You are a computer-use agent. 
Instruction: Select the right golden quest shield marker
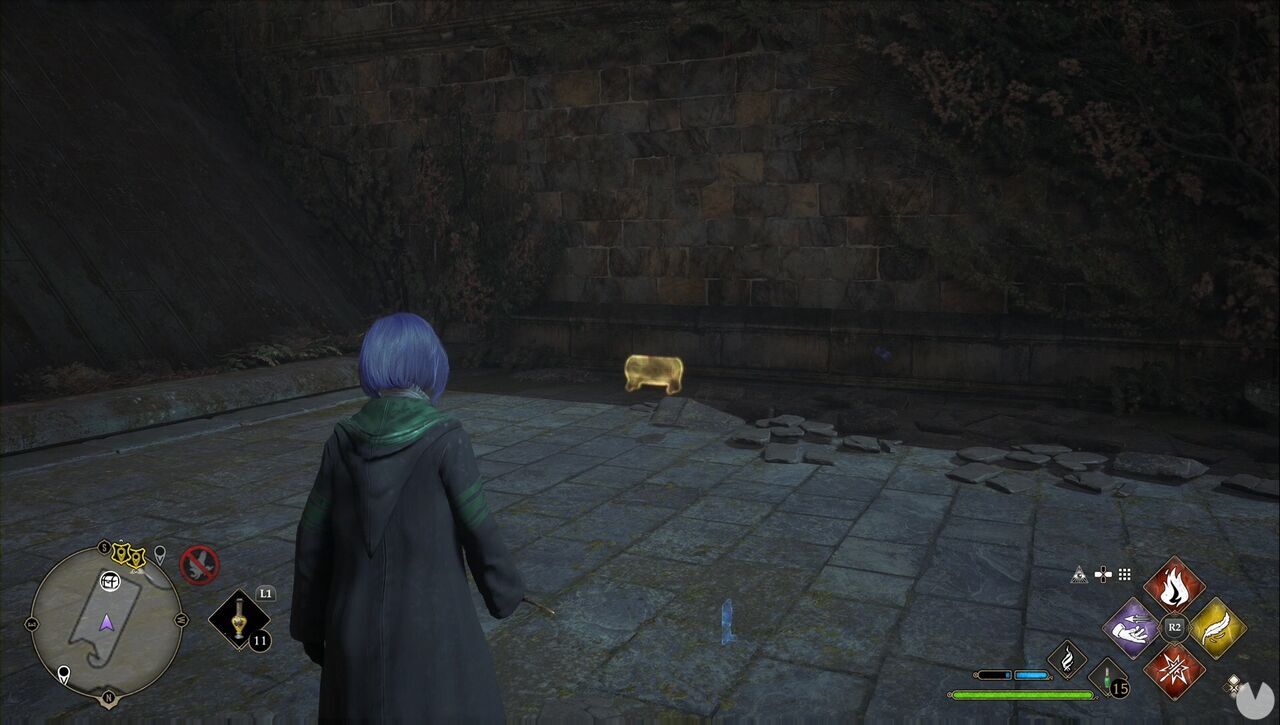click(137, 557)
